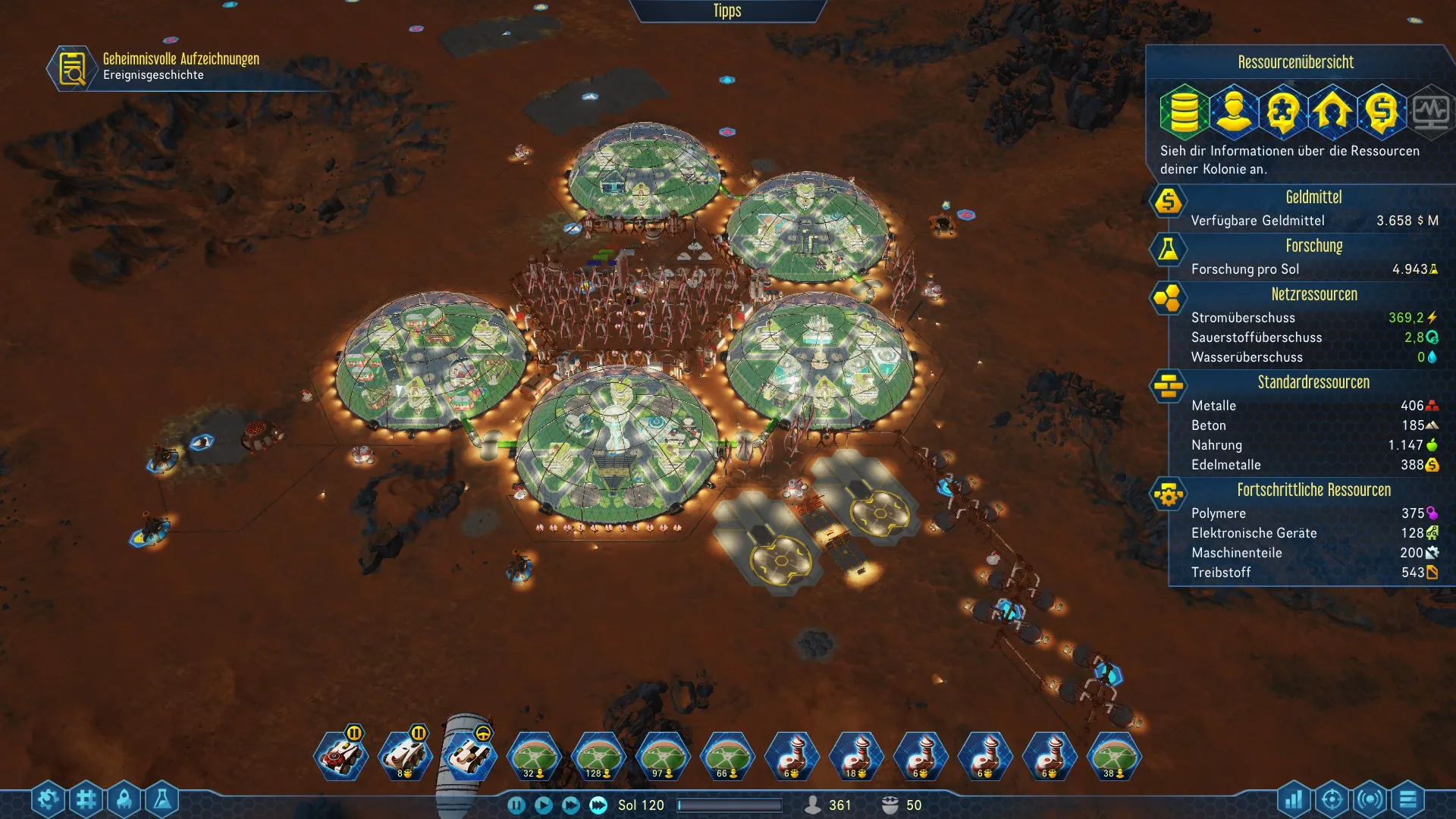Open the bar-chart overview button

click(x=1294, y=799)
